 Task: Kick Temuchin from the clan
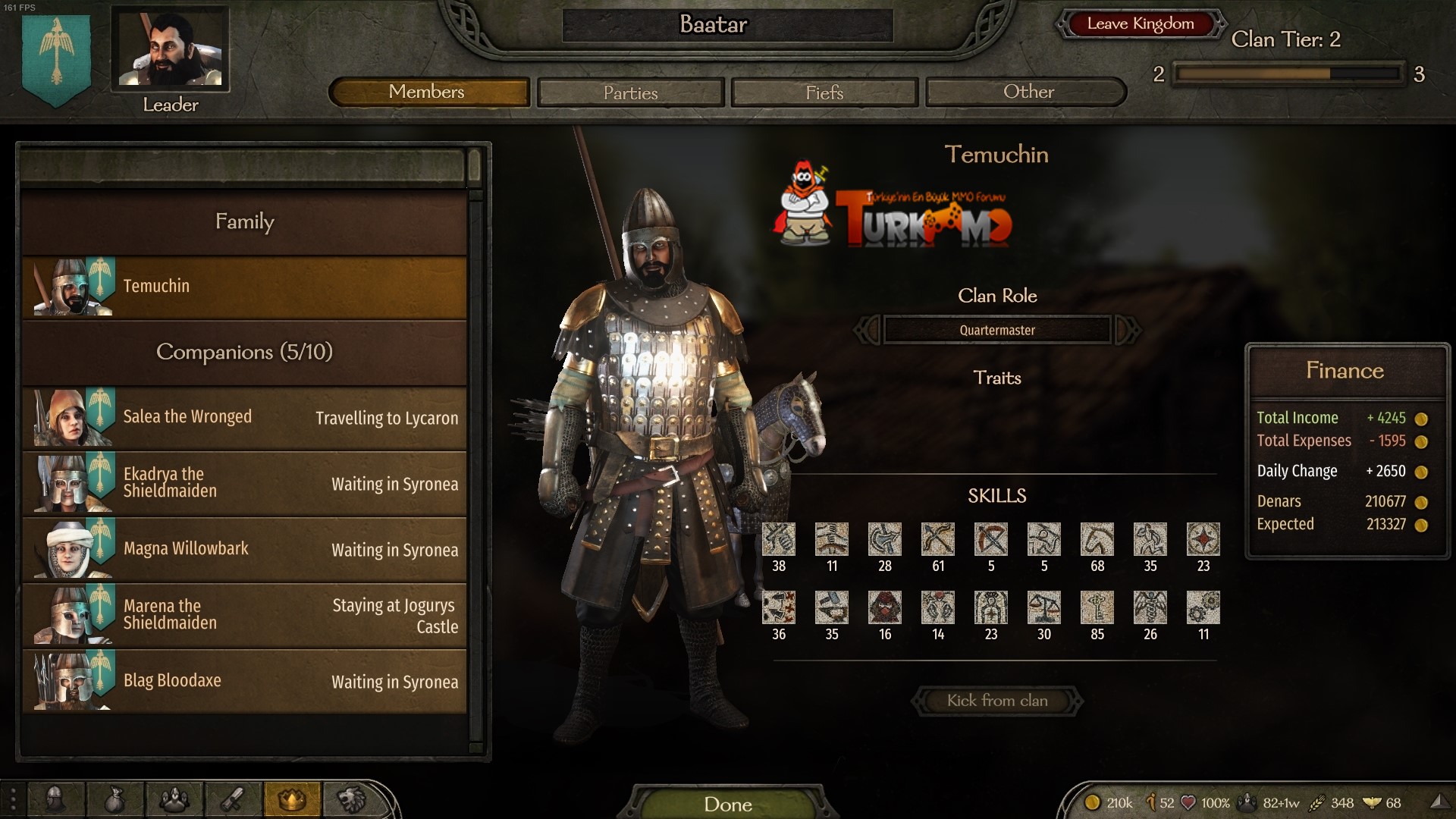(x=996, y=701)
